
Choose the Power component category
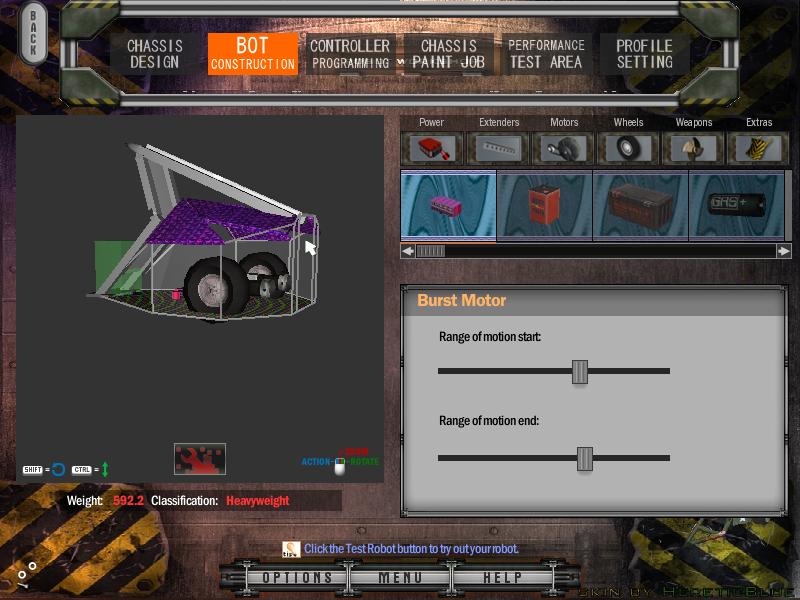pos(432,148)
